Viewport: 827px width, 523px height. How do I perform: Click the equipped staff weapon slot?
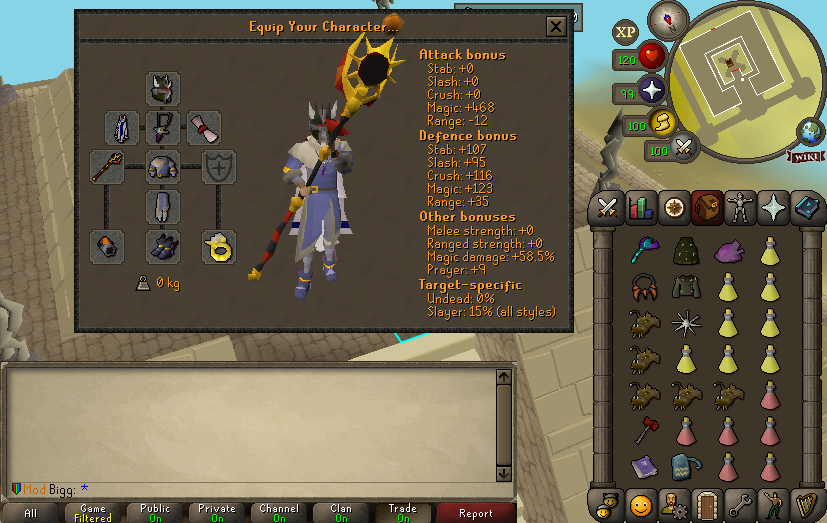pyautogui.click(x=107, y=167)
